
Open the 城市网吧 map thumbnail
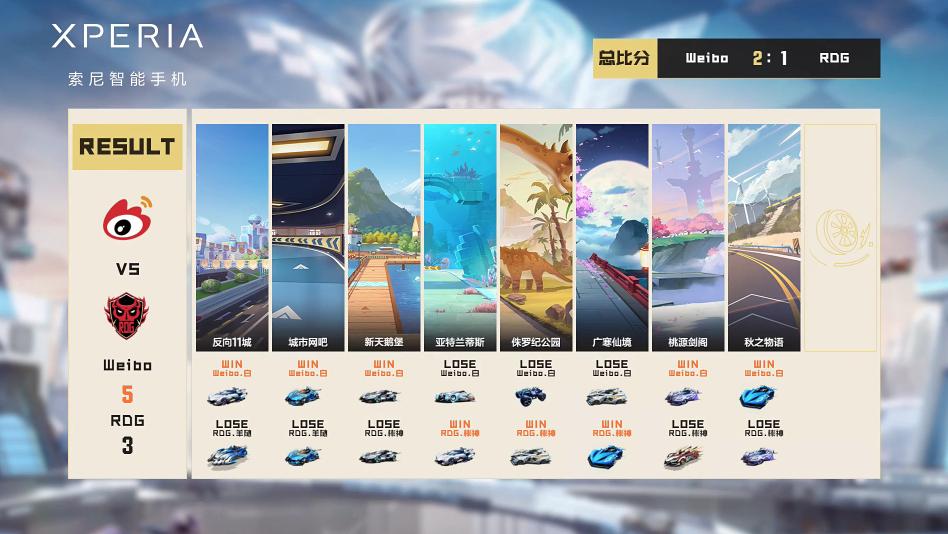(x=308, y=237)
